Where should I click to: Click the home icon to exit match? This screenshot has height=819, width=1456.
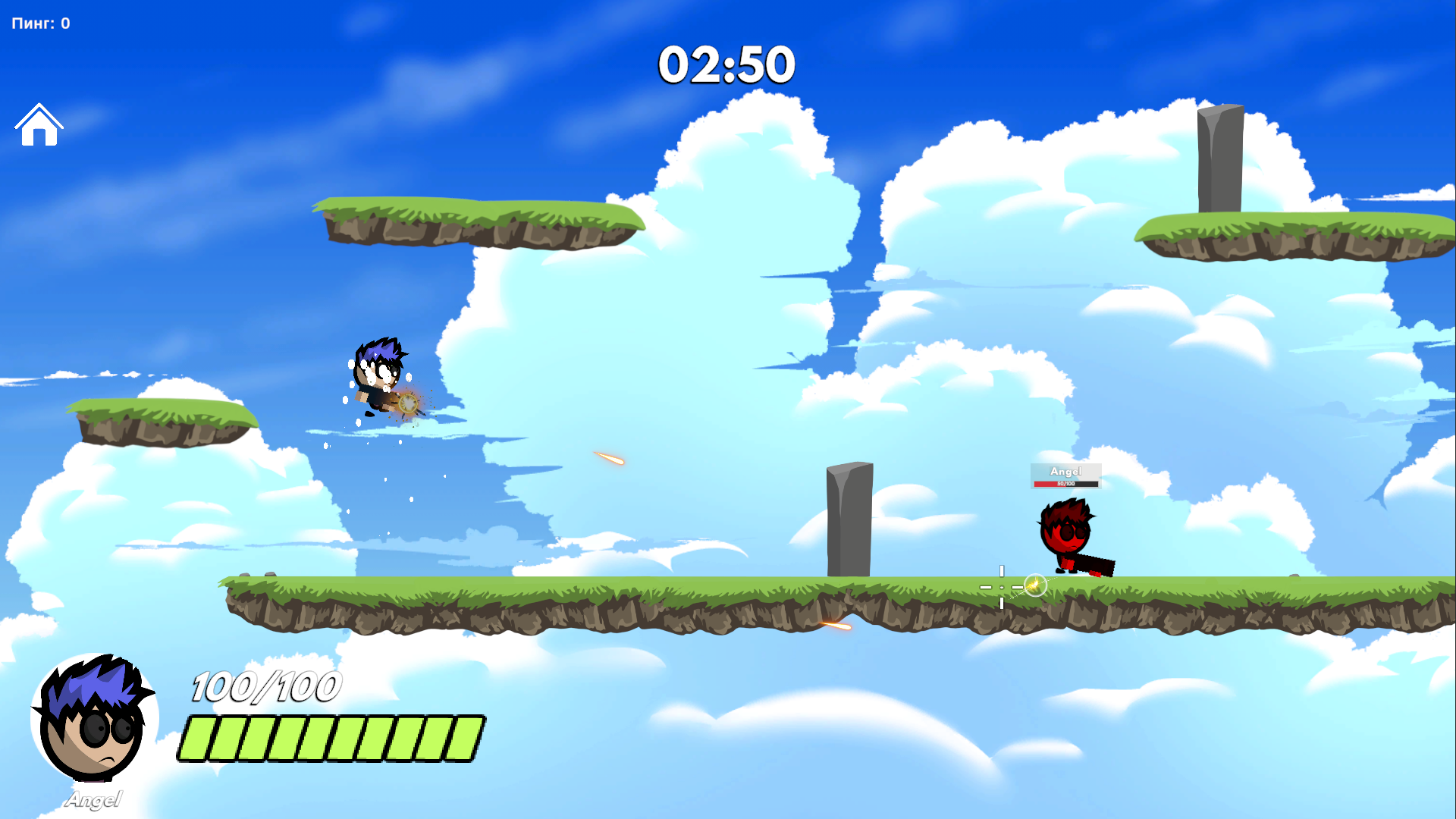tap(39, 125)
